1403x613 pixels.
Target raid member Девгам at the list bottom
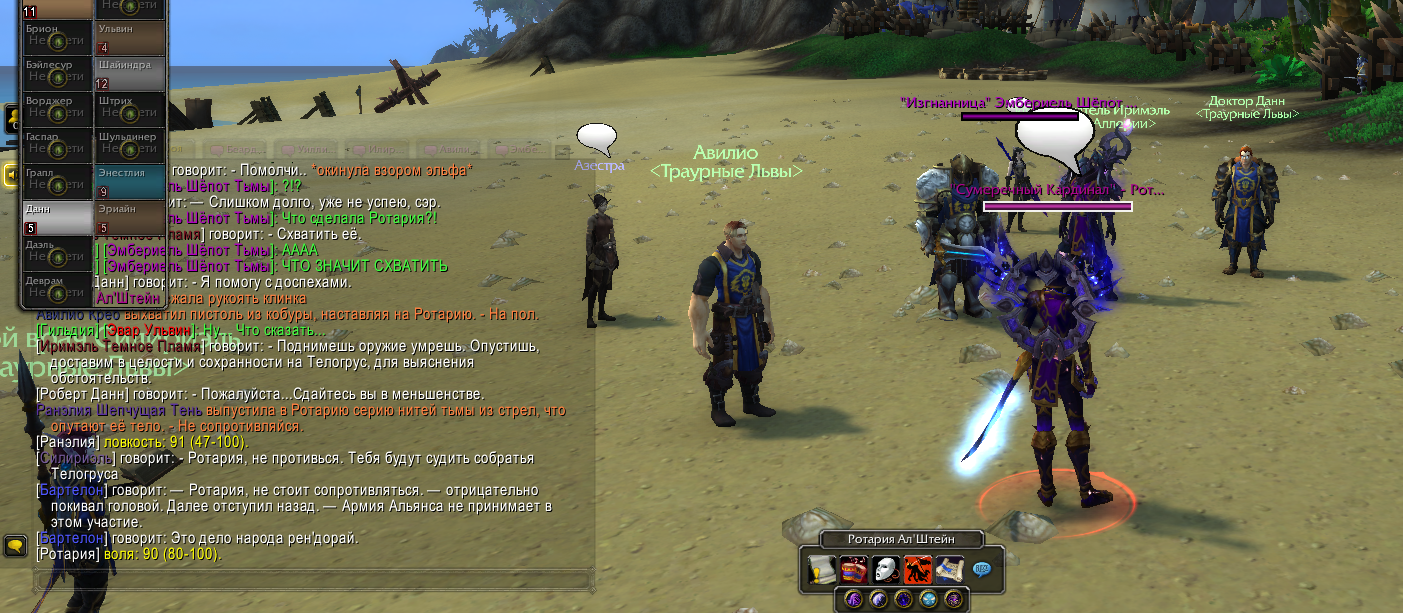coord(58,290)
